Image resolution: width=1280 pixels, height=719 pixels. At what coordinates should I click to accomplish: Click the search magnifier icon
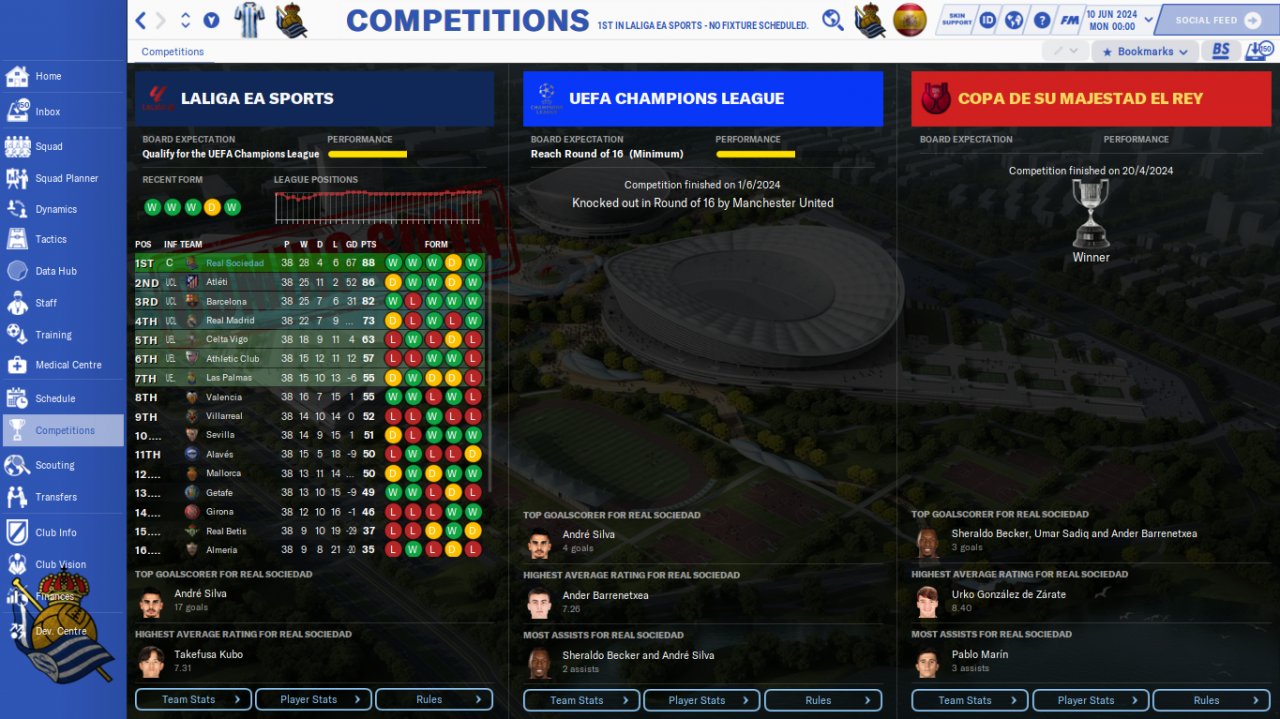point(832,20)
